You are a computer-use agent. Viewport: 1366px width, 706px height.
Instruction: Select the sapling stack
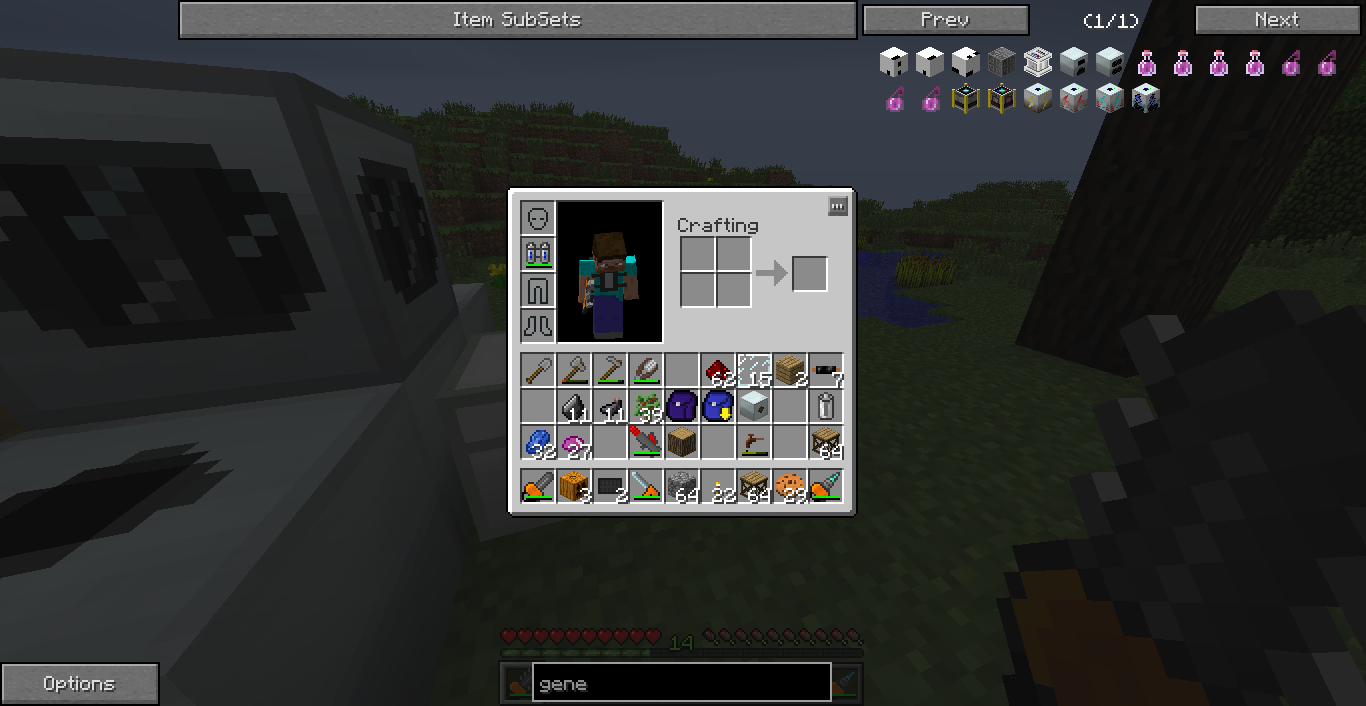point(646,407)
